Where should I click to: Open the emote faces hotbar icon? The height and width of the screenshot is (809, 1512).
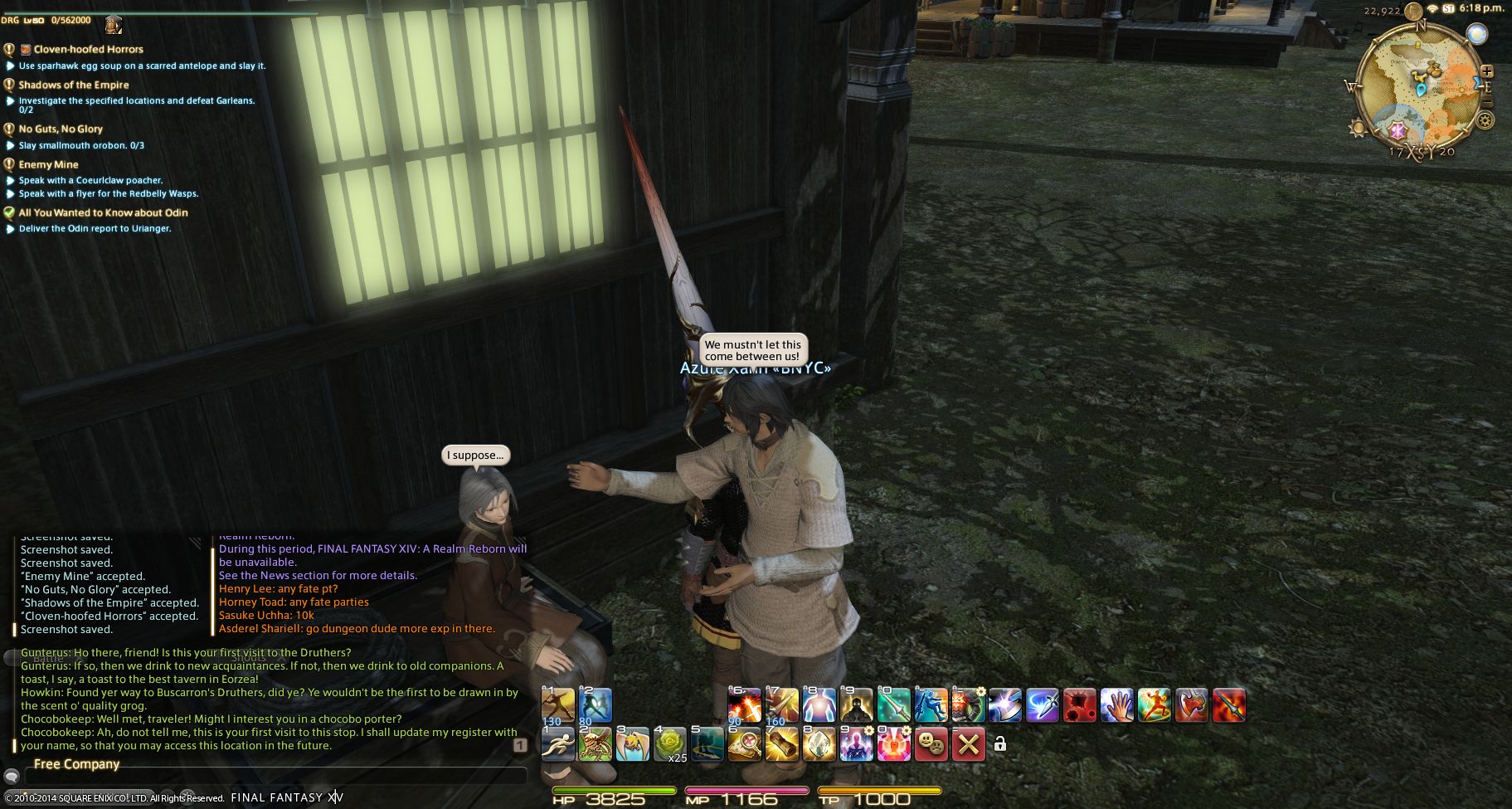[931, 744]
